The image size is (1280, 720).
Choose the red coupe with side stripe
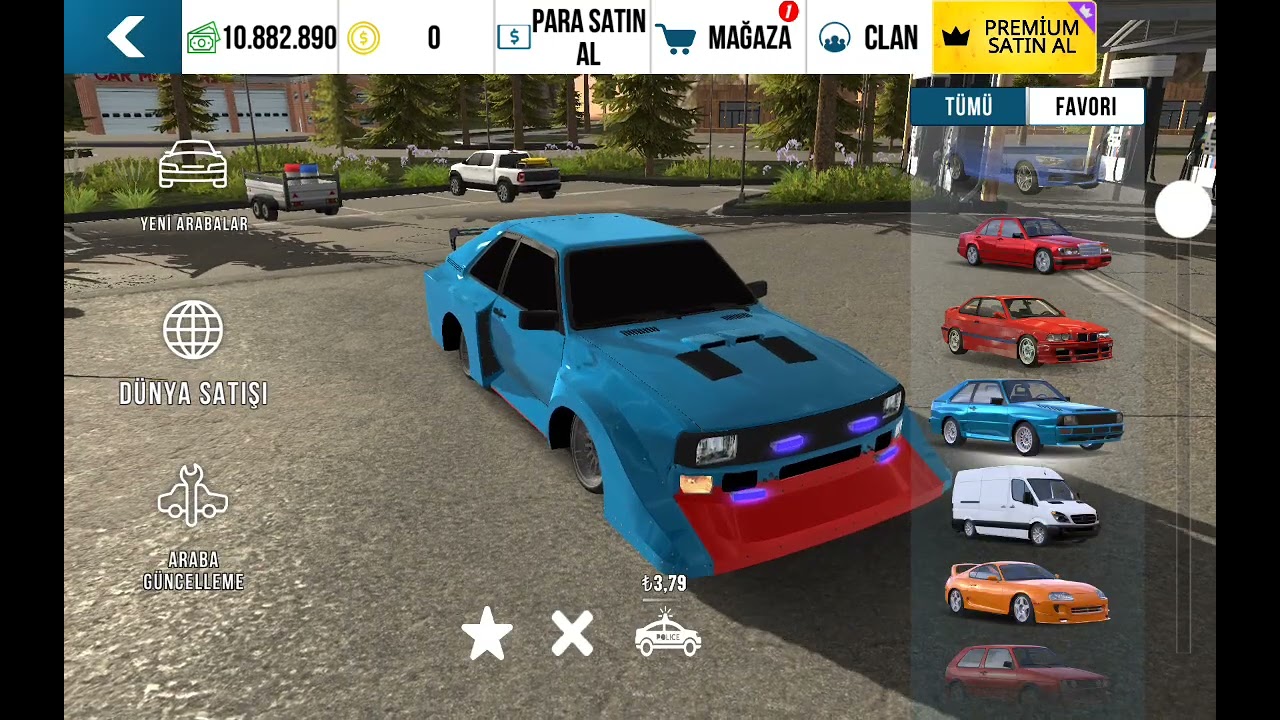pos(1027,331)
